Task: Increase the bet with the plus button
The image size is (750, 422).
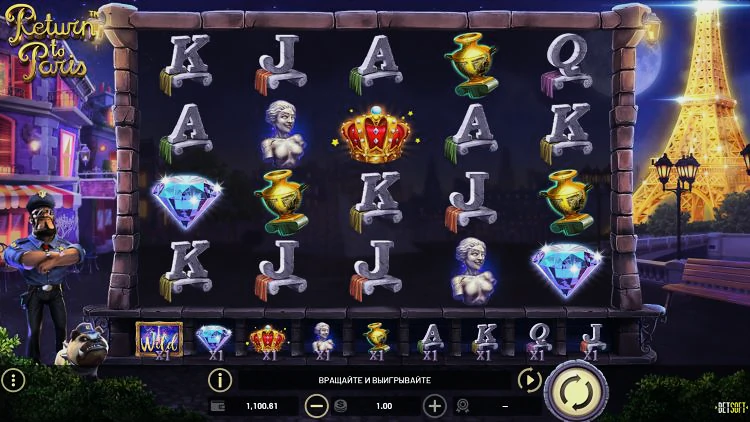Action: (435, 406)
